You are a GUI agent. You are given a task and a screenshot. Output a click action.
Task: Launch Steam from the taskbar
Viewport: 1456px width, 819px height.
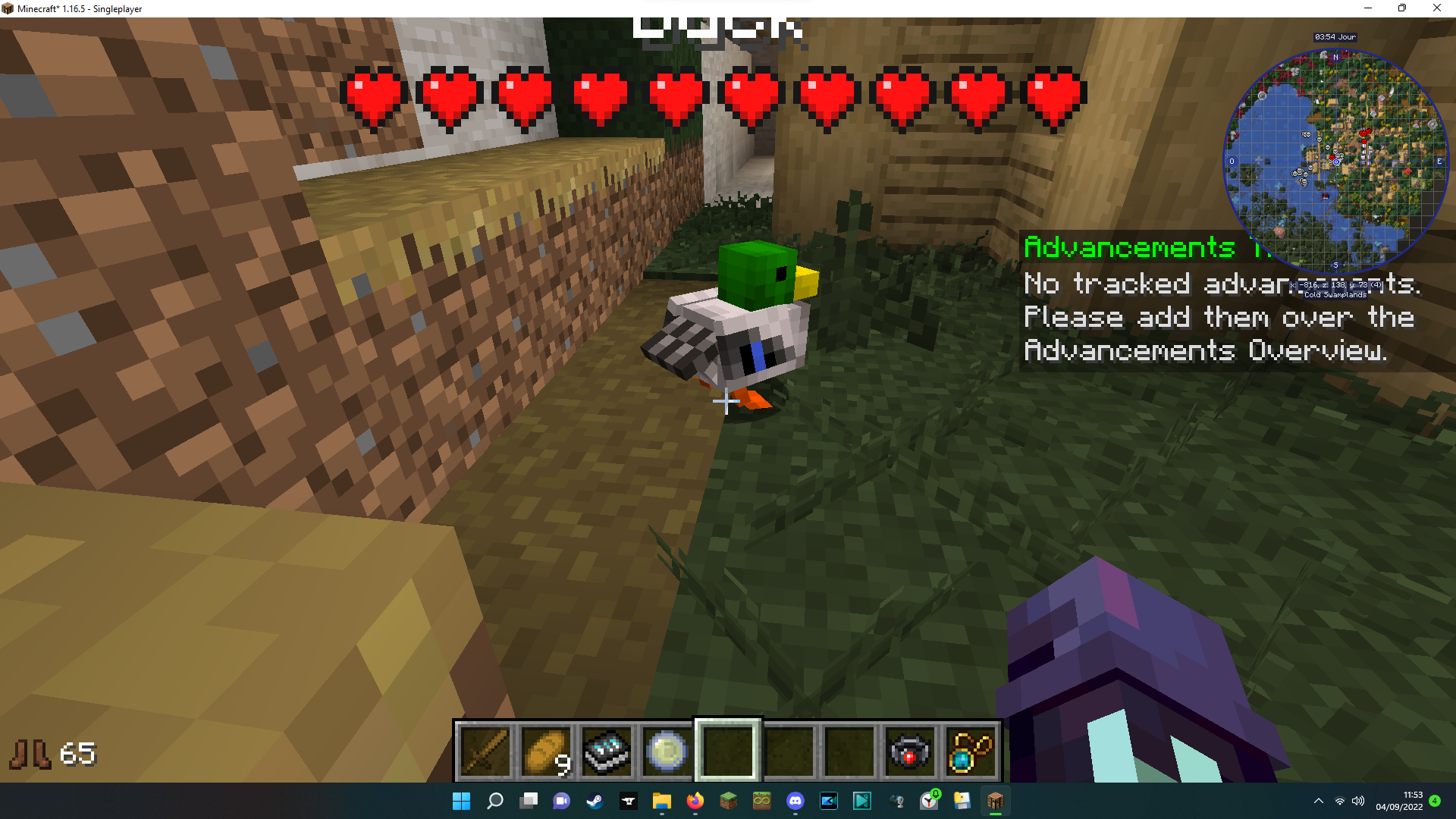pyautogui.click(x=595, y=801)
